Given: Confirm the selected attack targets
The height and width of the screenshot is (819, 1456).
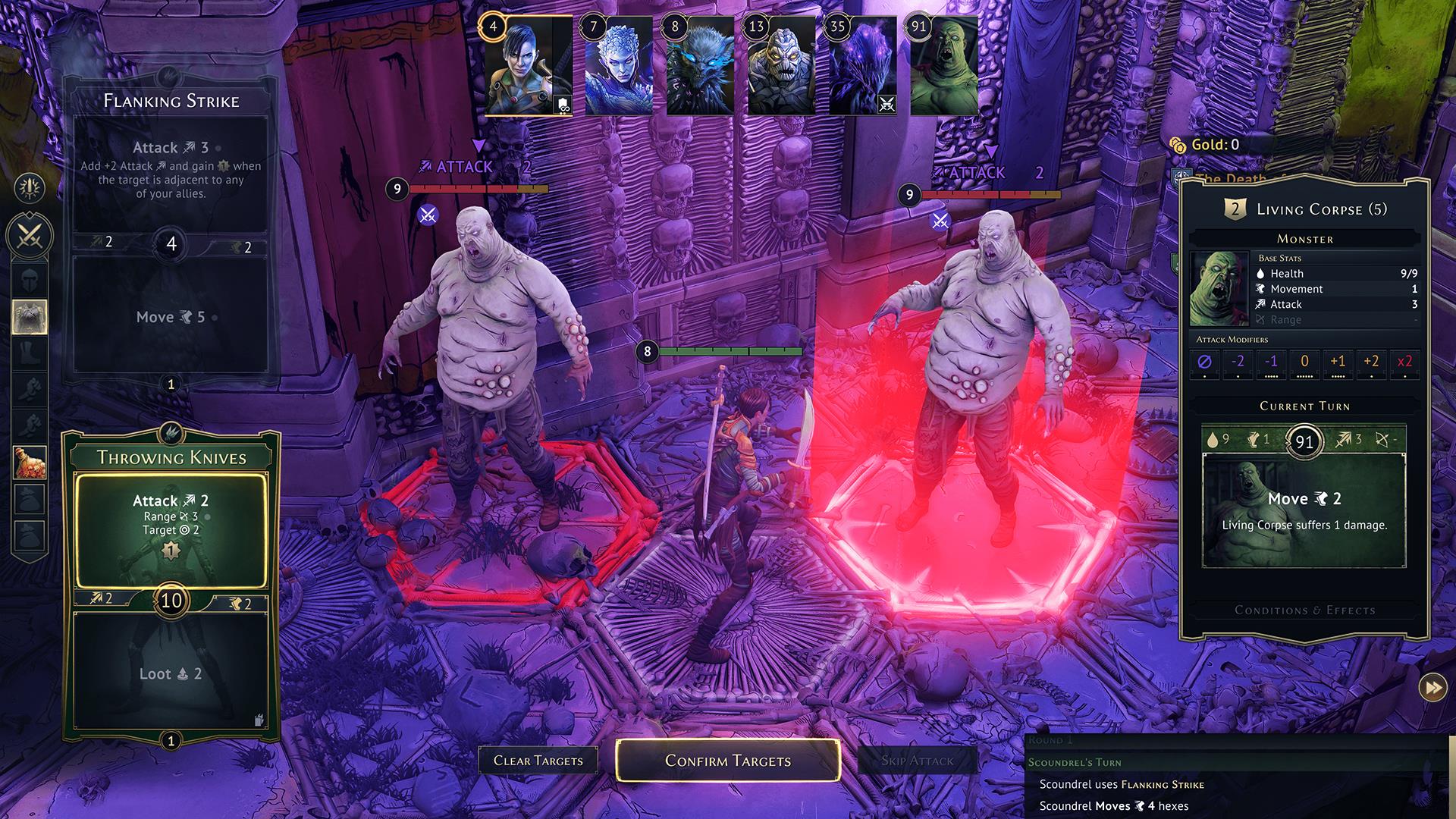Looking at the screenshot, I should [x=727, y=760].
